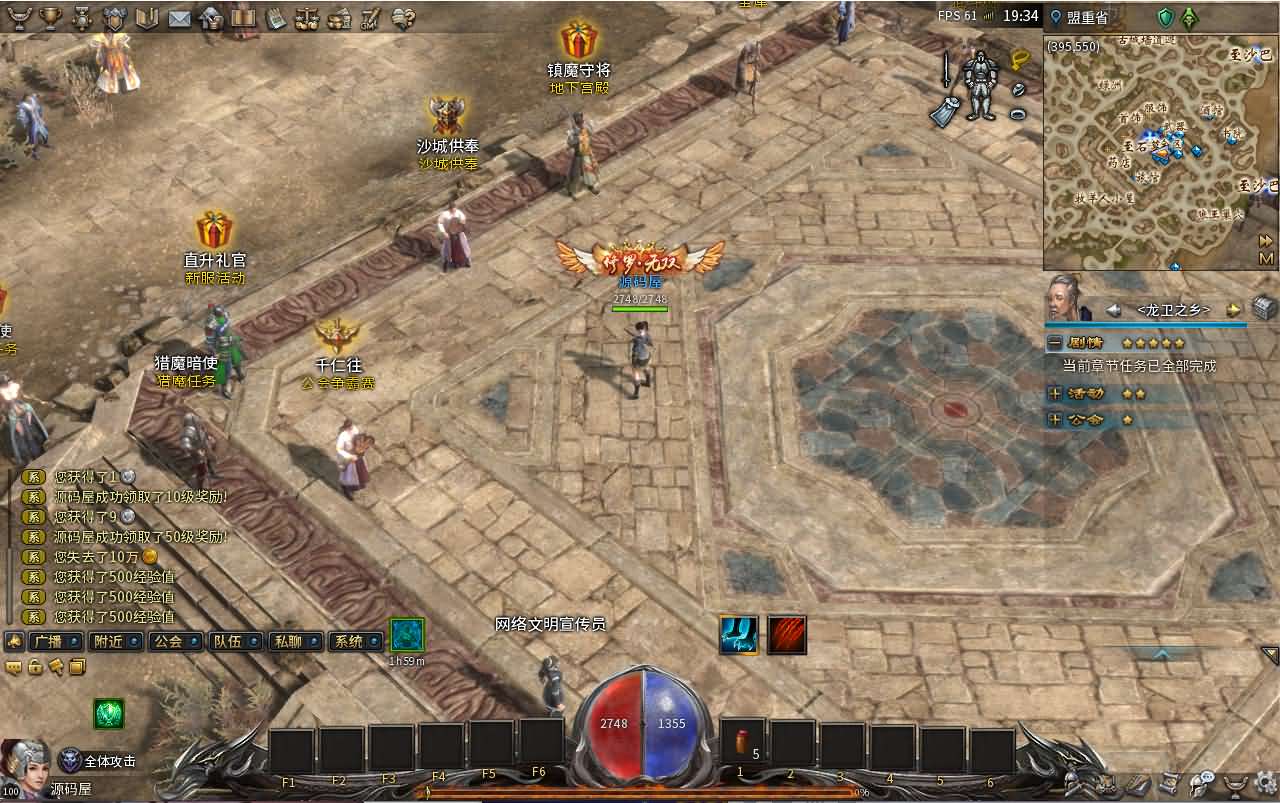Activate the red claw slash skill

(x=787, y=635)
